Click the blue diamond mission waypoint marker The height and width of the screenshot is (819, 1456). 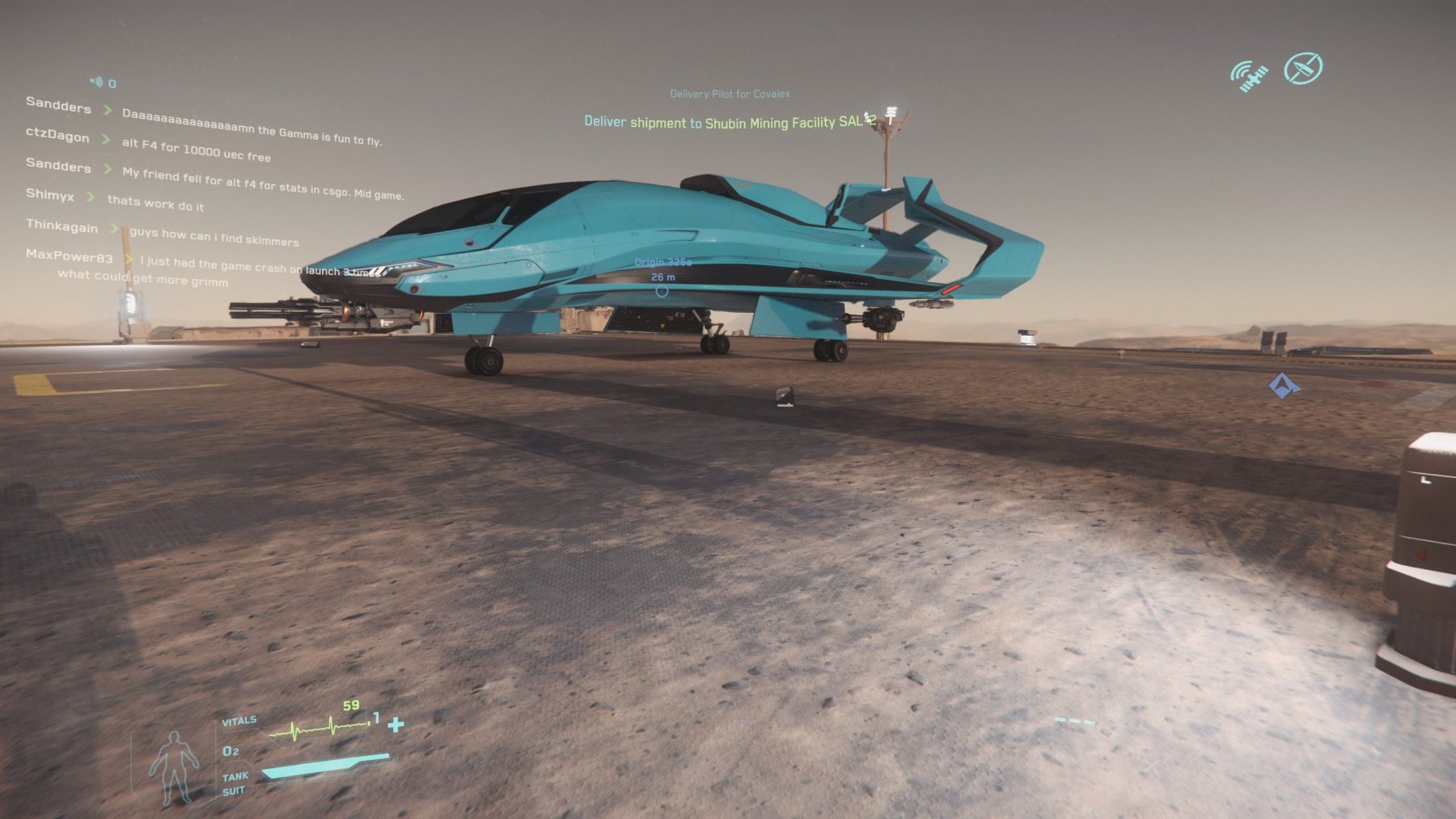1283,386
